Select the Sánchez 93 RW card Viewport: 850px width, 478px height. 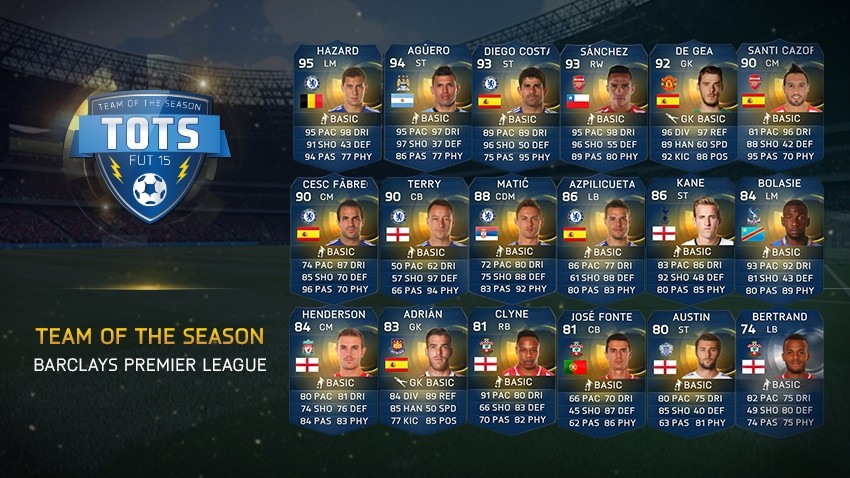pyautogui.click(x=600, y=105)
